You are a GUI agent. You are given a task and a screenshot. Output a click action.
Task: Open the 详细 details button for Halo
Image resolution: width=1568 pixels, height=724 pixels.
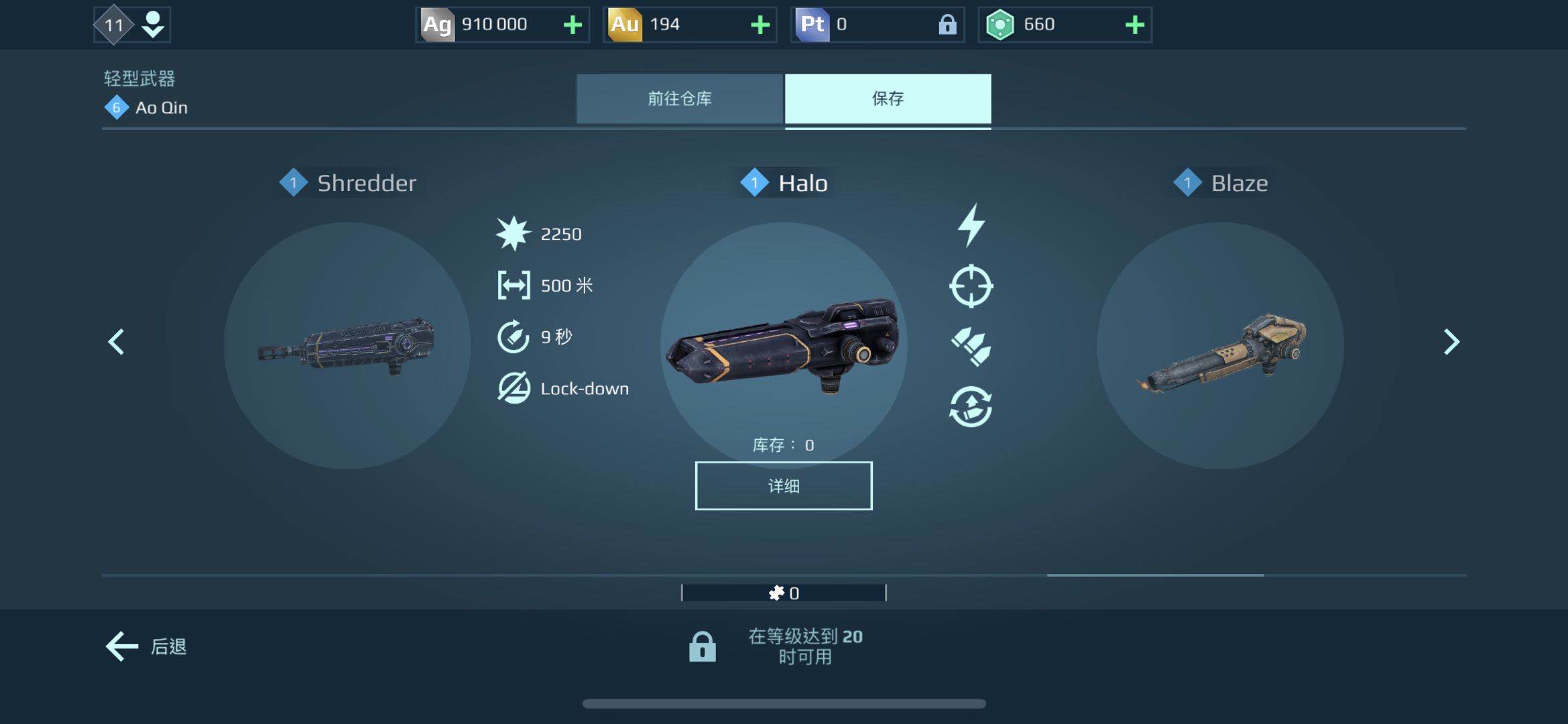coord(783,486)
